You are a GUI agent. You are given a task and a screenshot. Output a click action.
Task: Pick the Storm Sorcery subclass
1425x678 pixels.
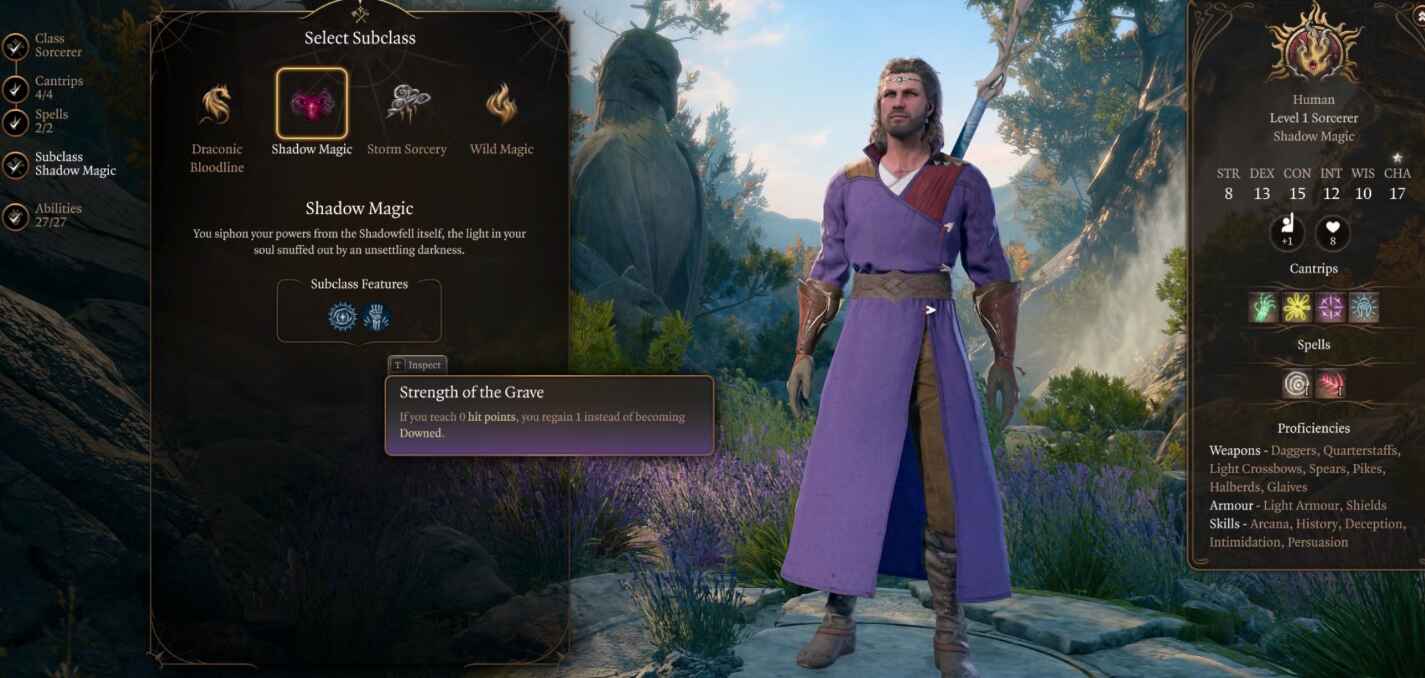pyautogui.click(x=407, y=104)
